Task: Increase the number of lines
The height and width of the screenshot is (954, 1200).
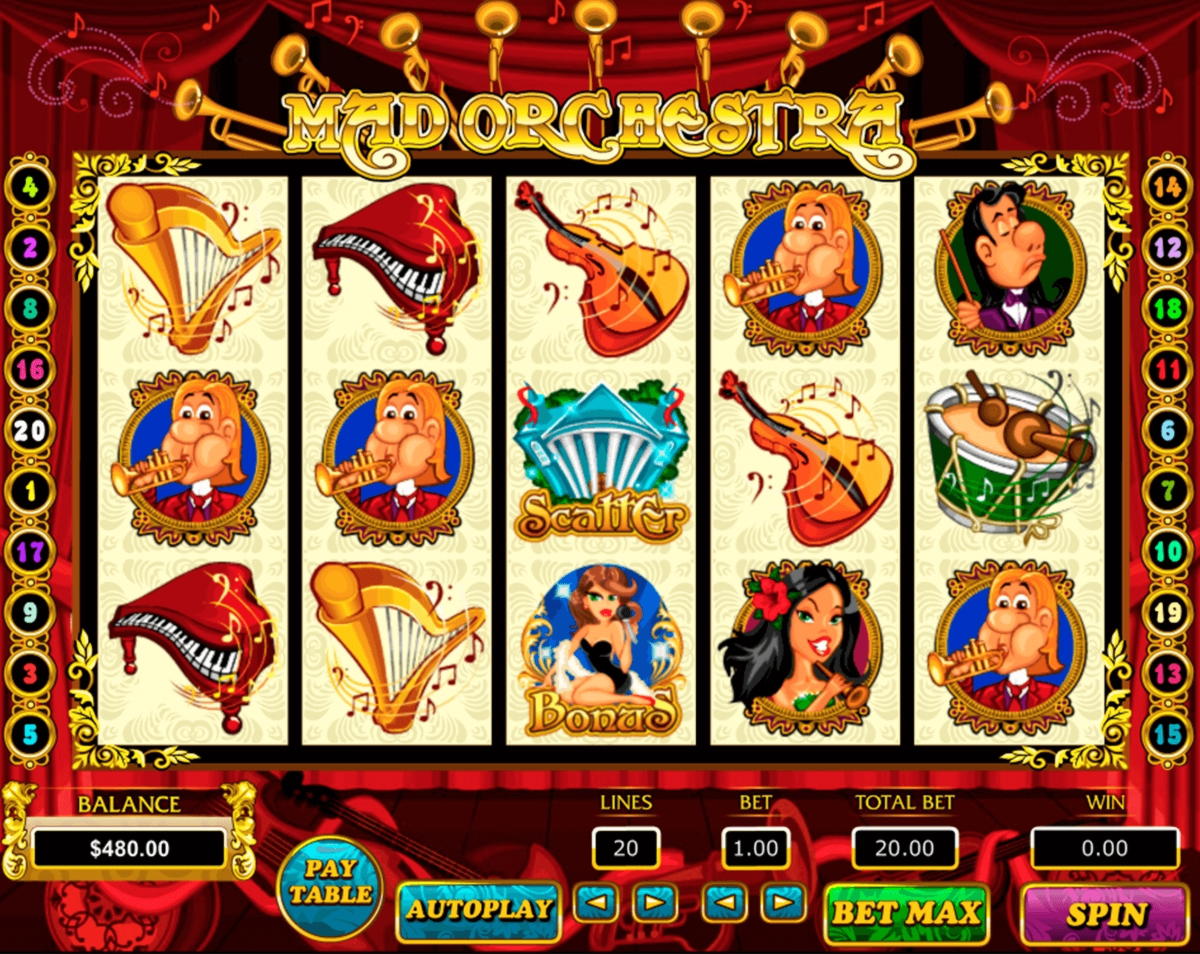Action: click(654, 904)
